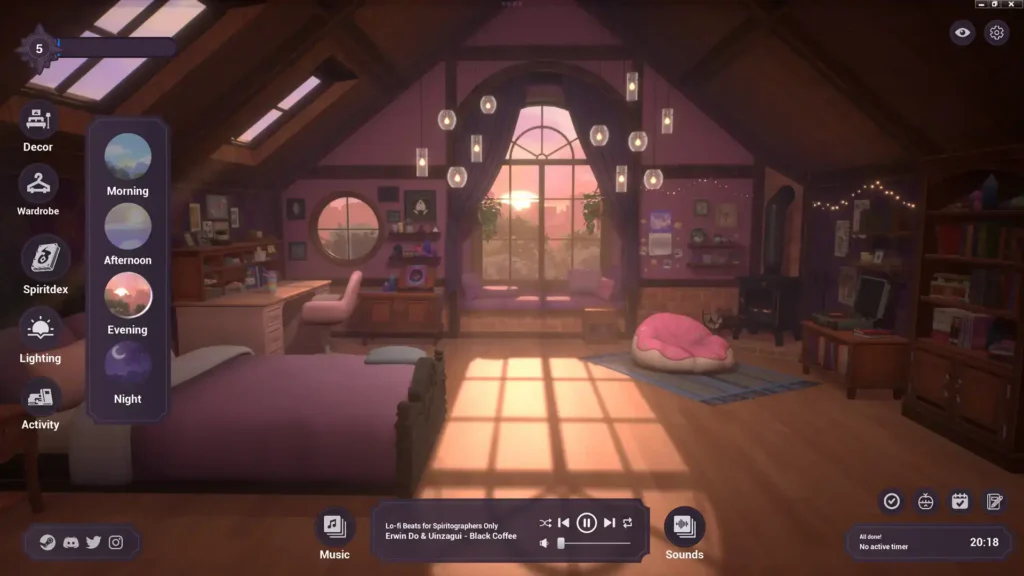This screenshot has width=1024, height=576.
Task: Skip to the next track
Action: point(609,522)
